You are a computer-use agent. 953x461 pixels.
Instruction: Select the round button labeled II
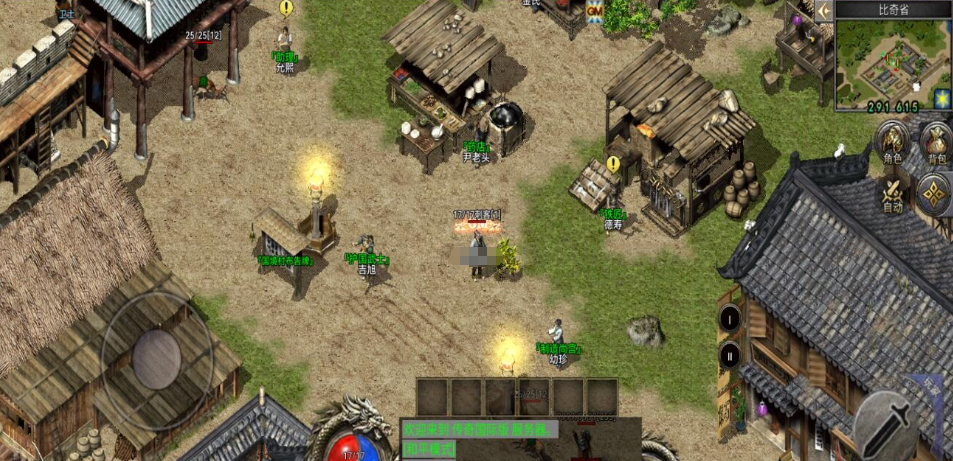click(730, 354)
